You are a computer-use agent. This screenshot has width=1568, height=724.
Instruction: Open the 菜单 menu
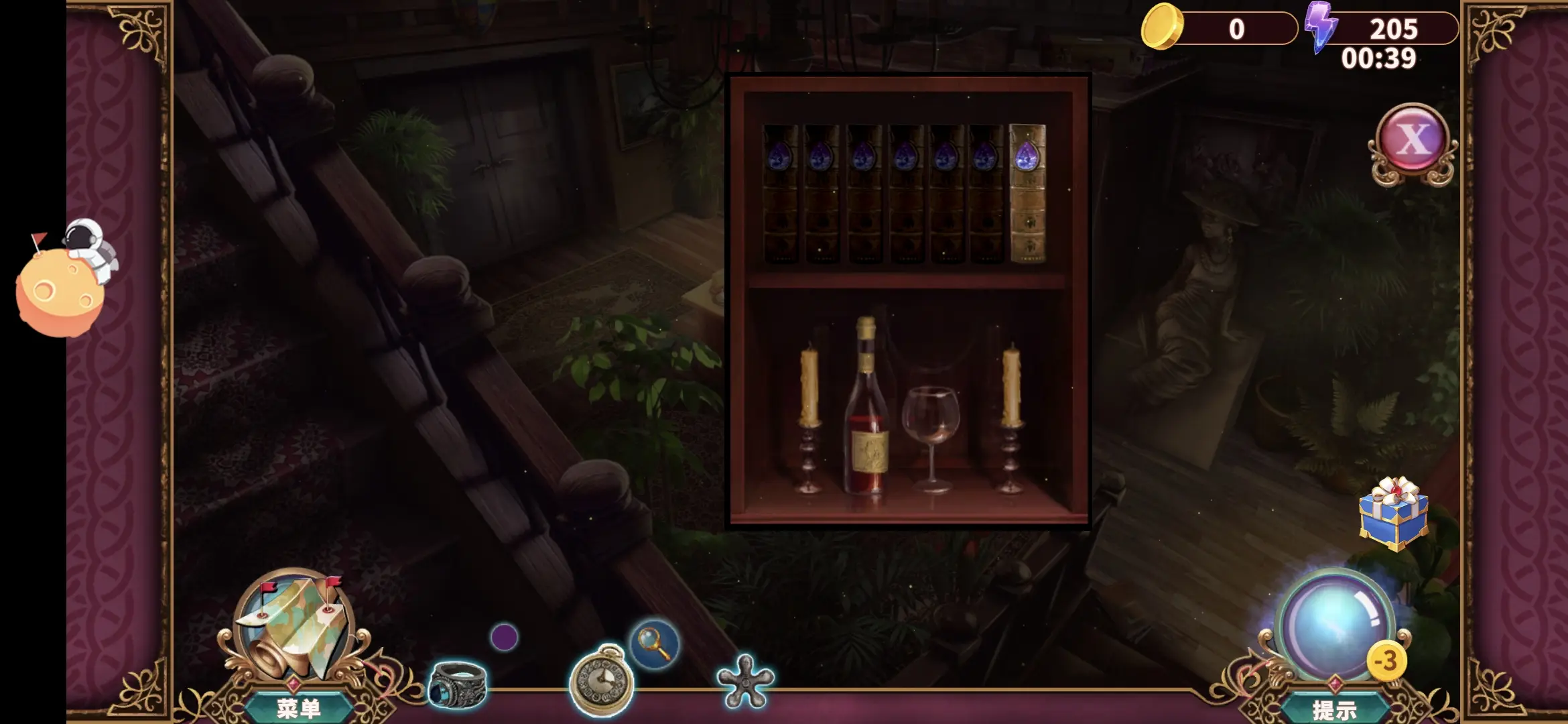(298, 708)
